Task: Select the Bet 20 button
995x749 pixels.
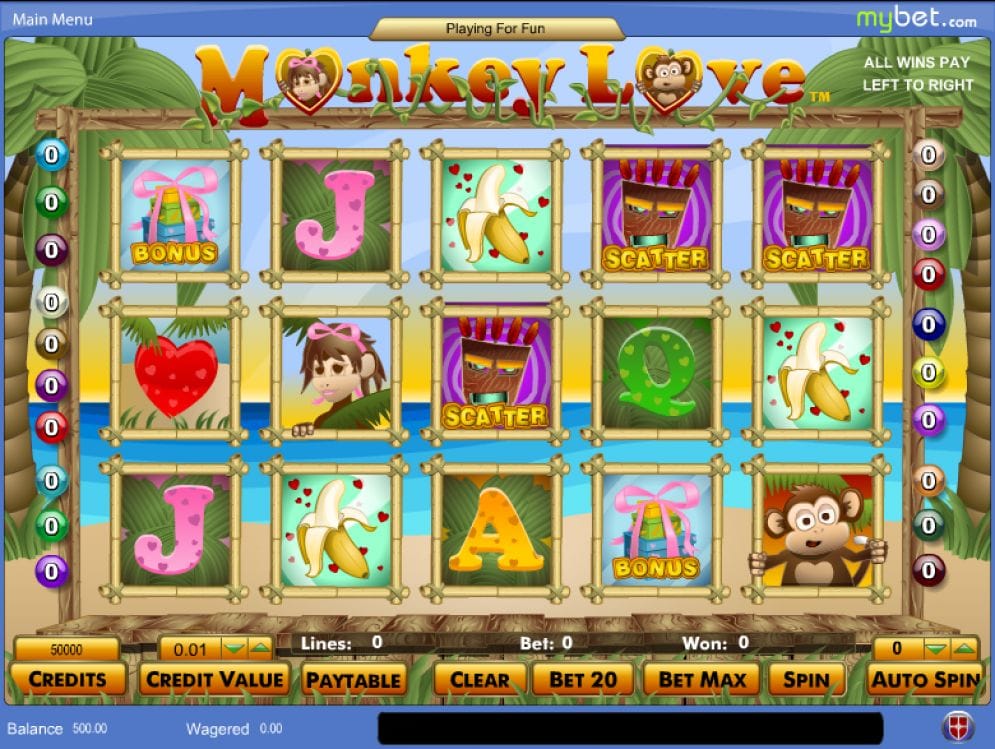Action: (583, 680)
